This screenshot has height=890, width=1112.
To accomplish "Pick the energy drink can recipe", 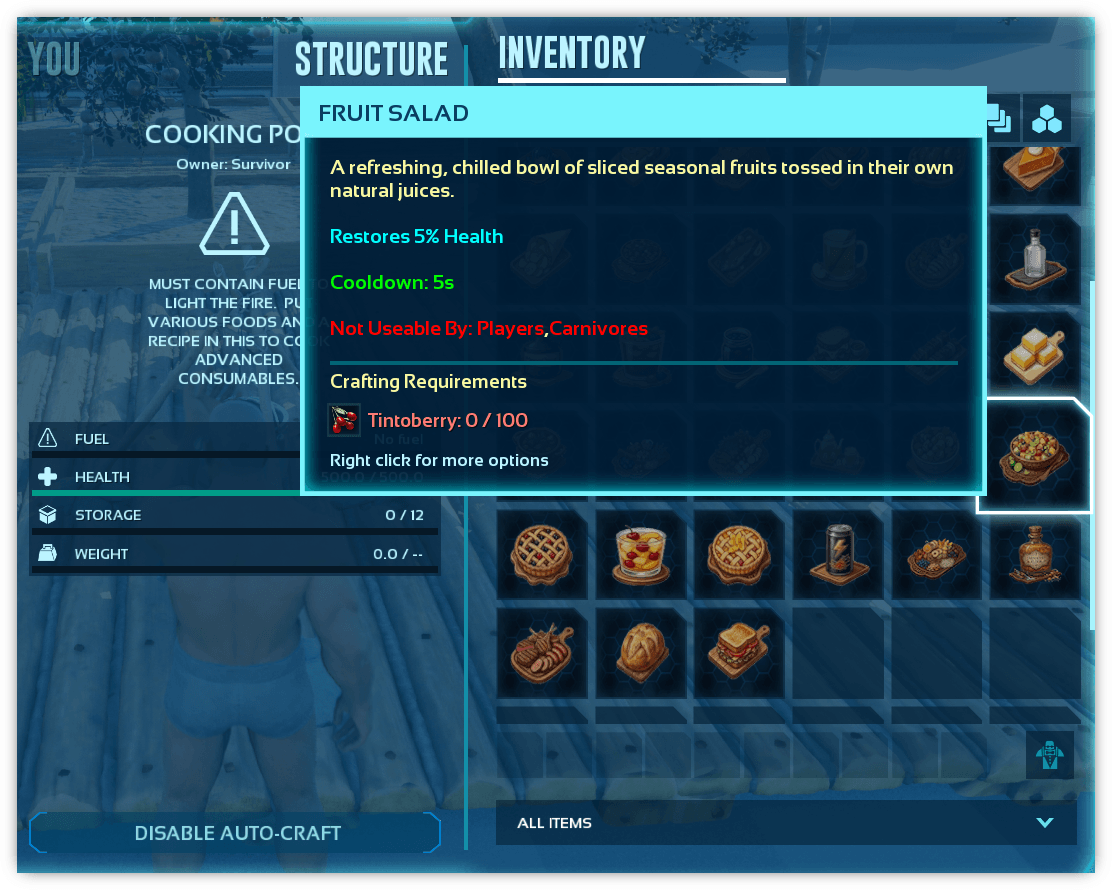I will tap(837, 554).
